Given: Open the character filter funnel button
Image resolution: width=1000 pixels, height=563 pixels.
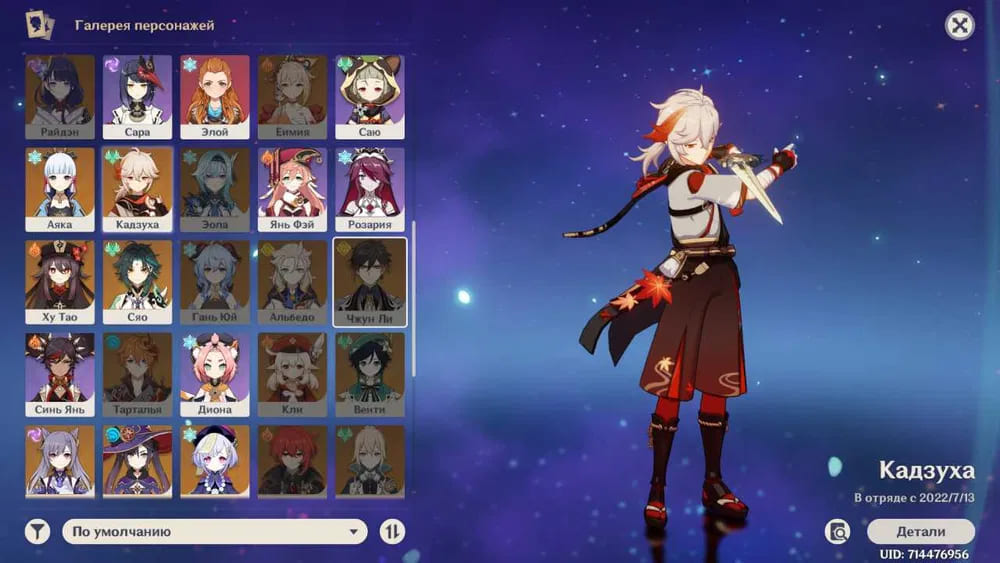Looking at the screenshot, I should tap(37, 532).
